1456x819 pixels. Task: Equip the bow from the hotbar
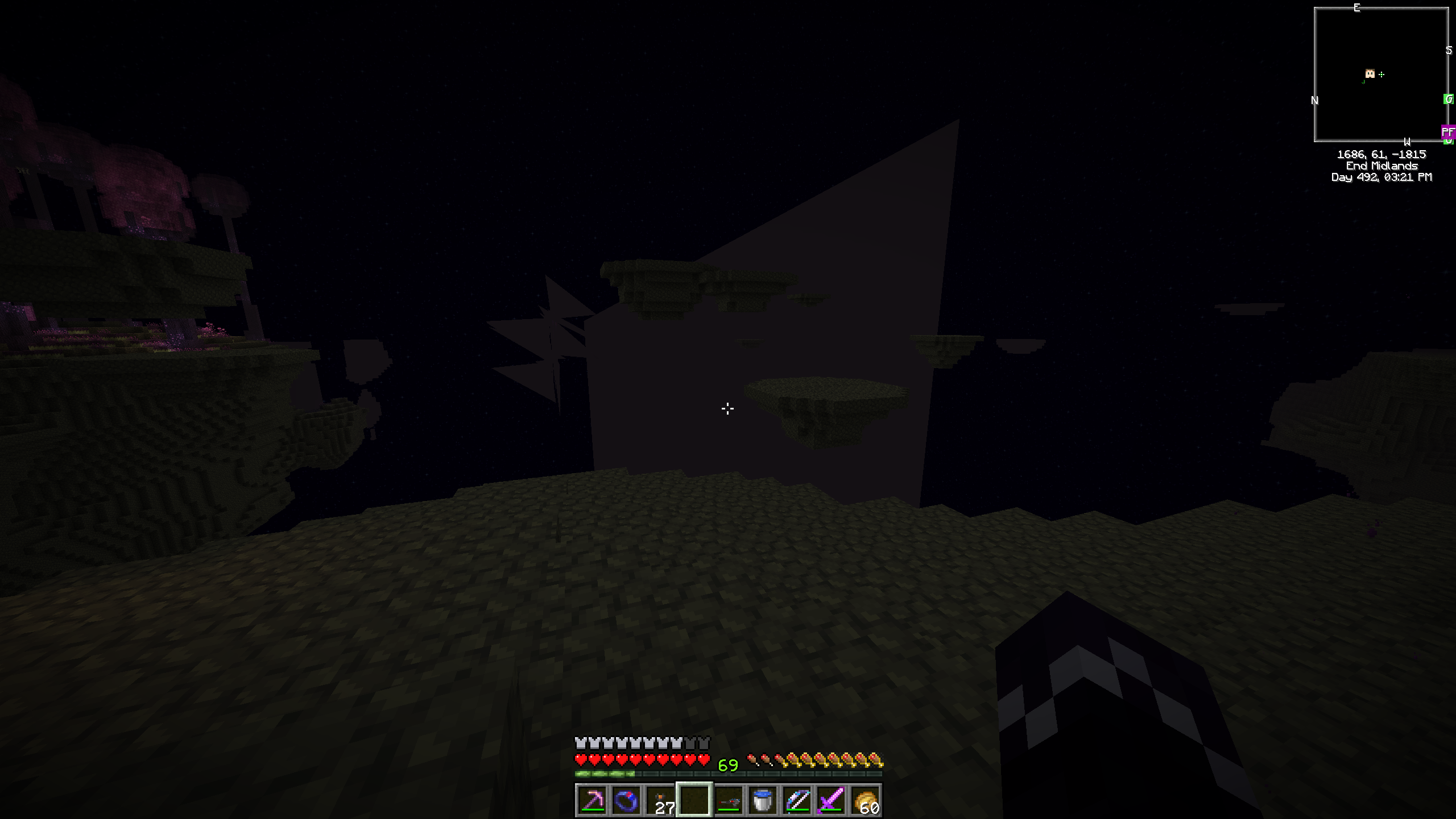pyautogui.click(x=797, y=800)
